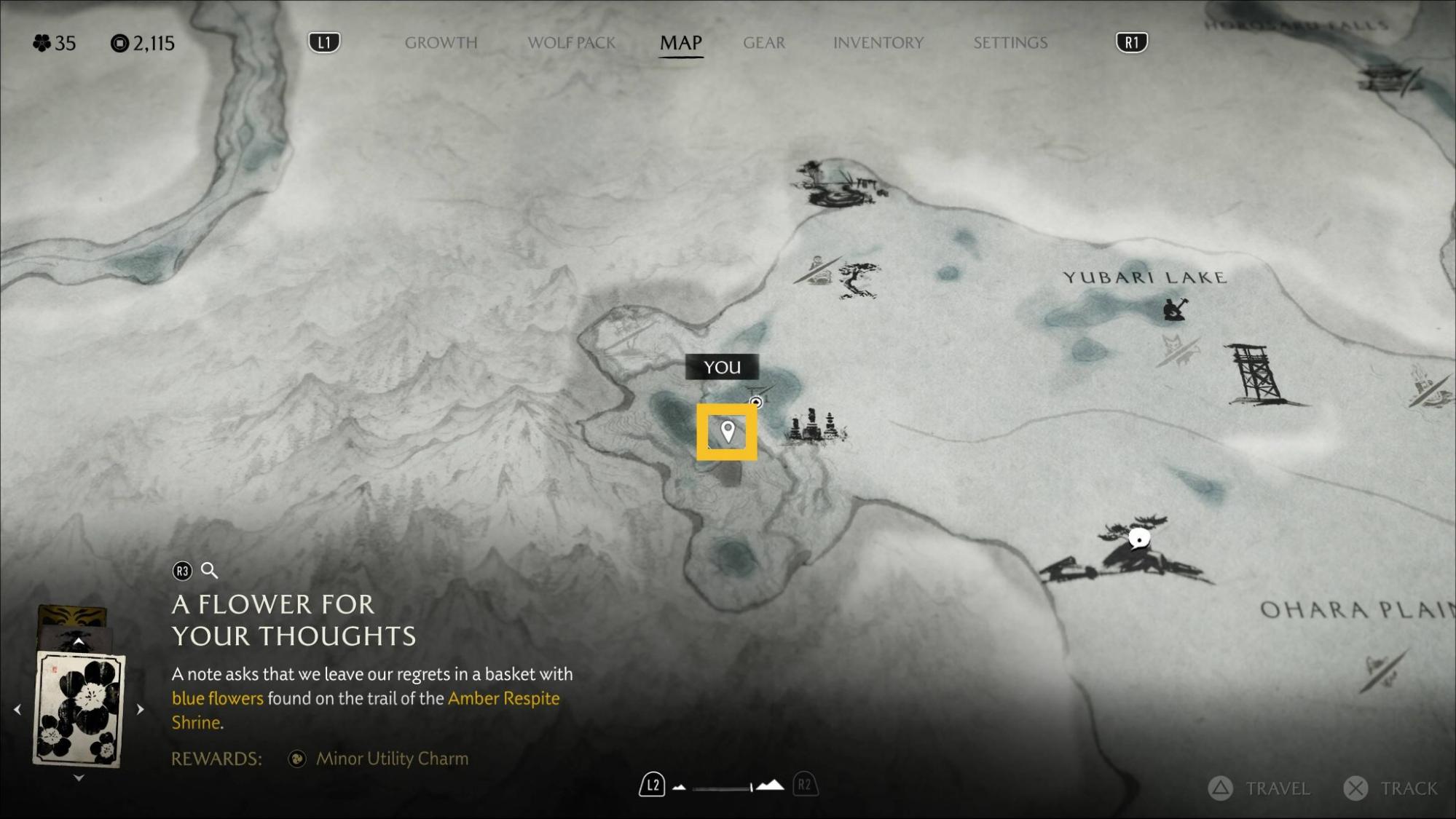Go to the Settings tab
This screenshot has width=1456, height=819.
(x=1010, y=43)
